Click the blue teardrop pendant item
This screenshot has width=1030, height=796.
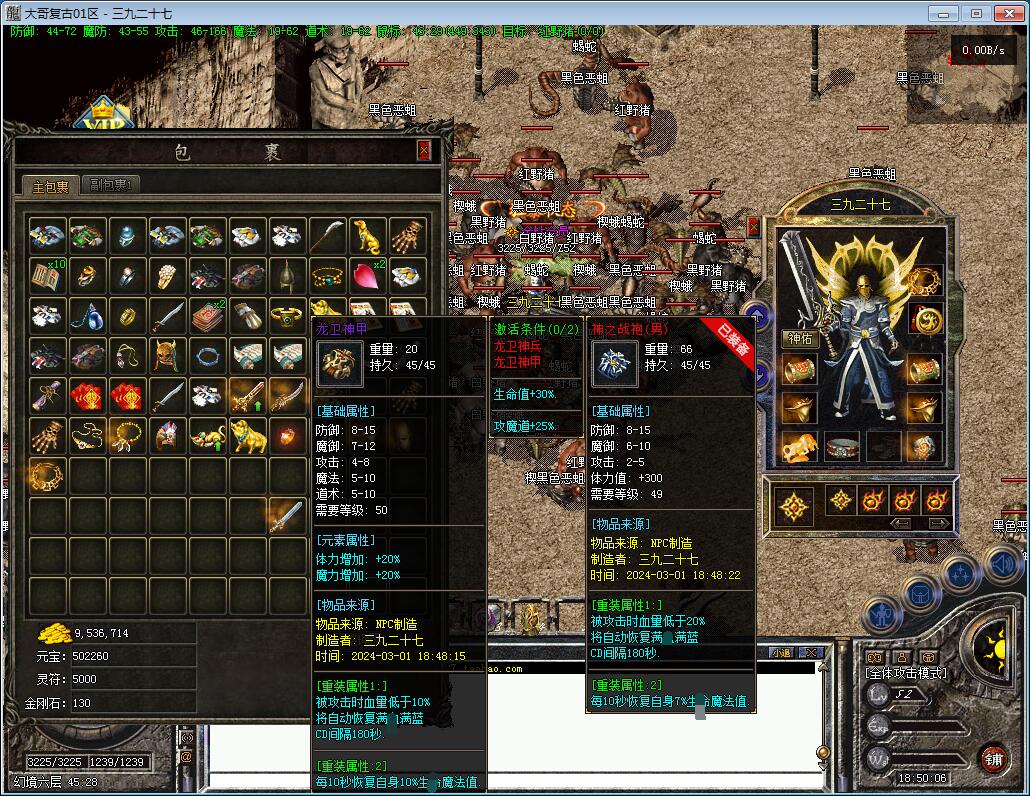click(x=88, y=315)
